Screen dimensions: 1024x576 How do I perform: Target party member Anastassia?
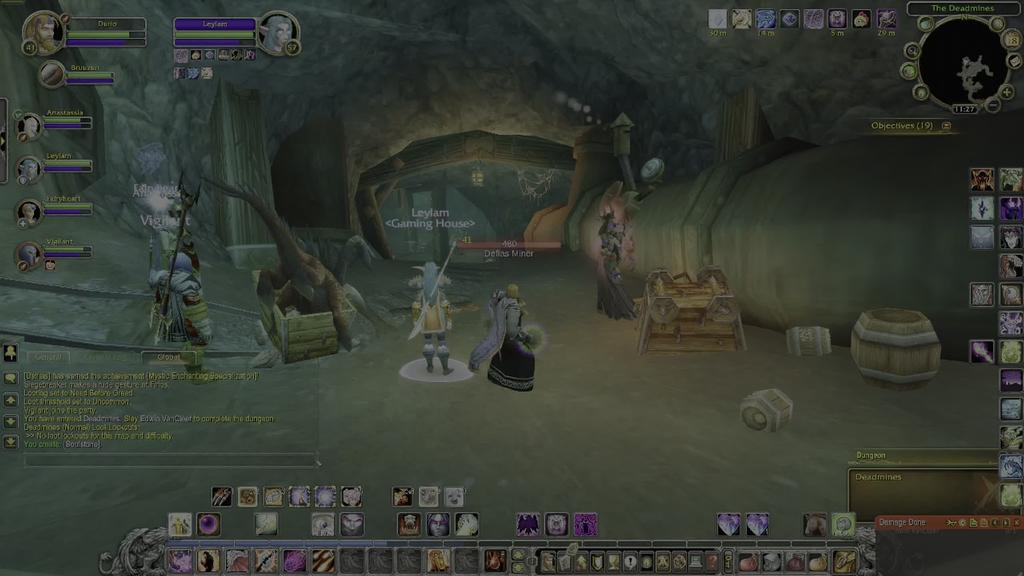tap(29, 125)
